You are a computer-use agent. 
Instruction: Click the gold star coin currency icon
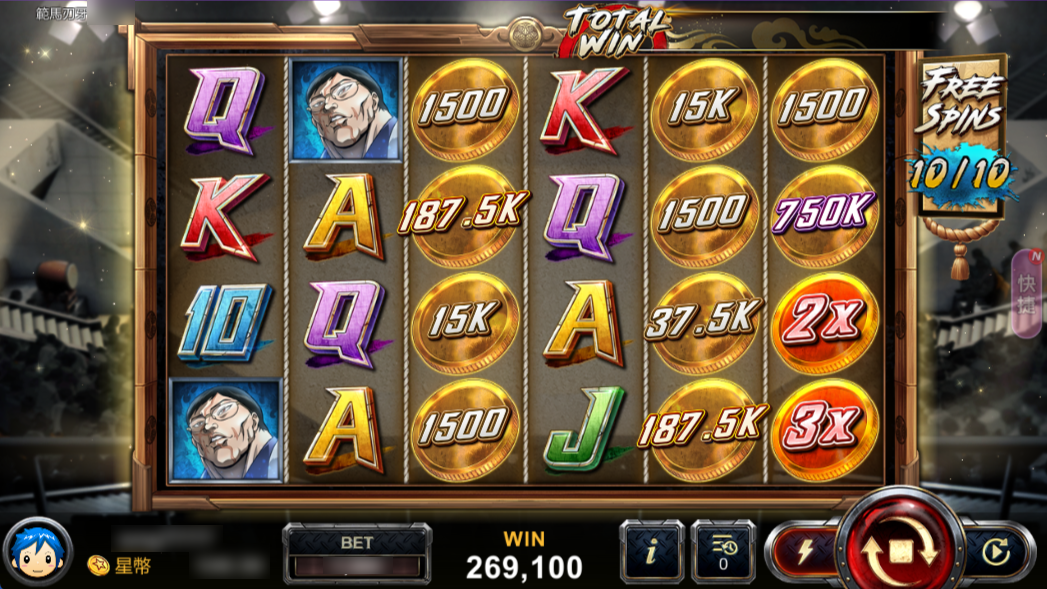[98, 566]
